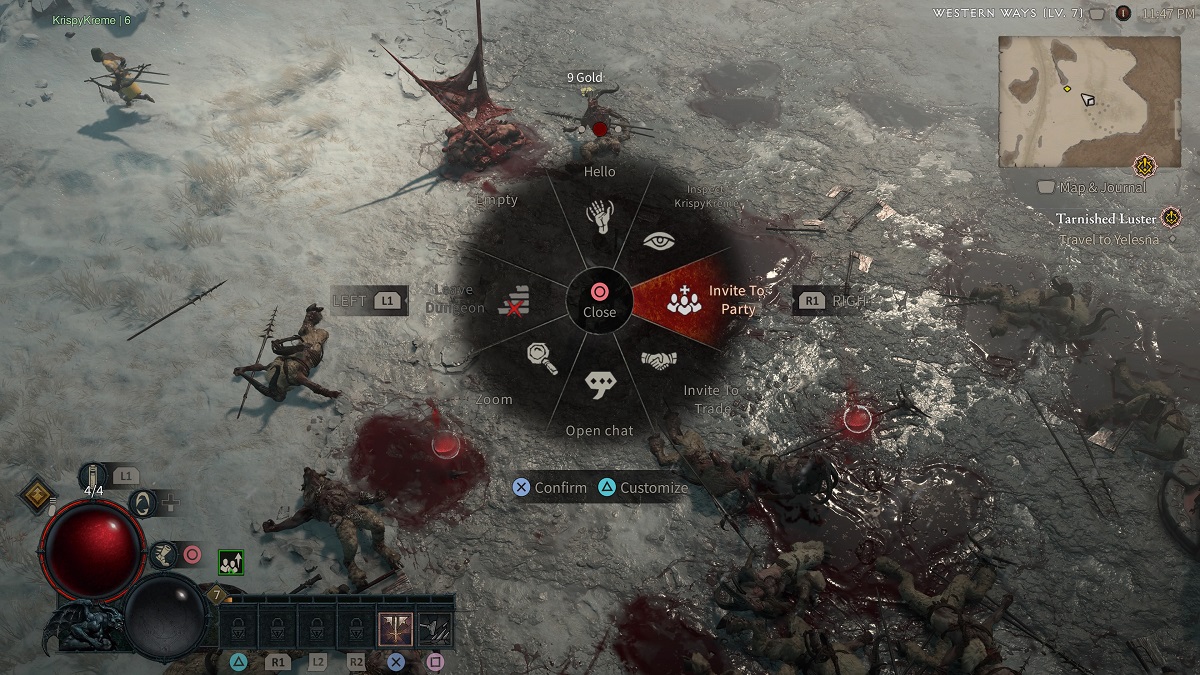Choose Invite To Trade handshake option

(659, 360)
